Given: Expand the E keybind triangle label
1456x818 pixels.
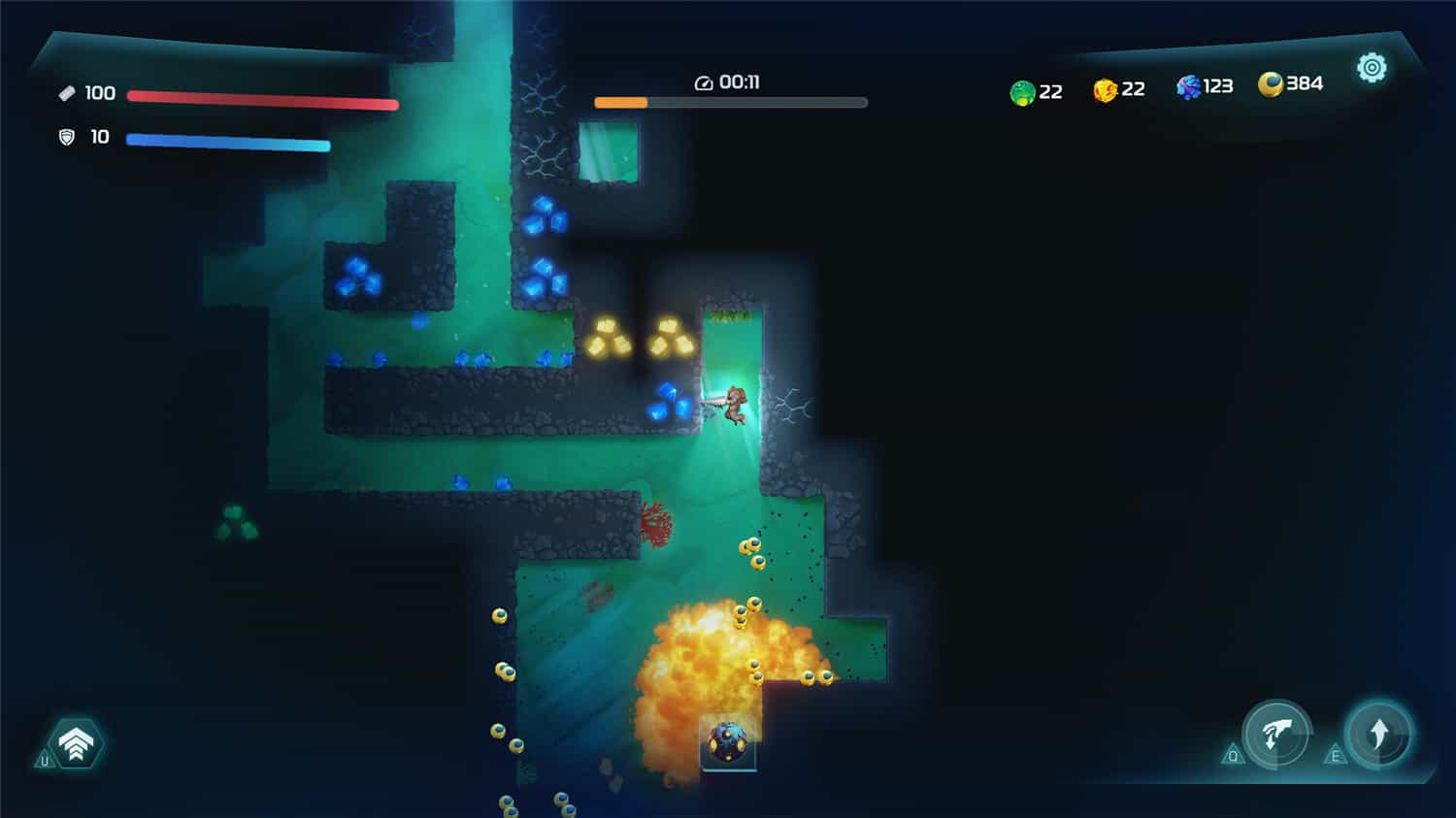Looking at the screenshot, I should pos(1336,755).
